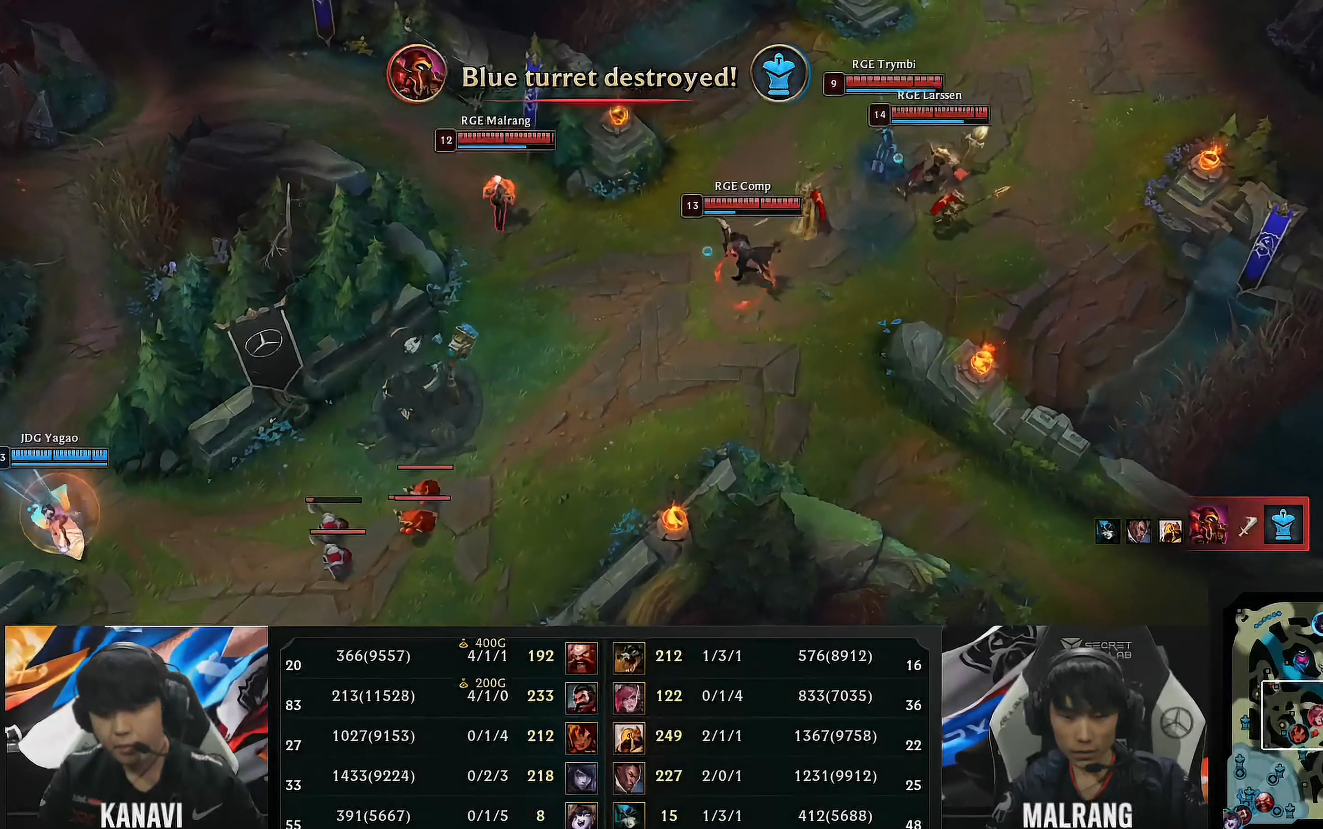Select Azir assist icon in the kill feed
The height and width of the screenshot is (829, 1323).
pos(1170,531)
